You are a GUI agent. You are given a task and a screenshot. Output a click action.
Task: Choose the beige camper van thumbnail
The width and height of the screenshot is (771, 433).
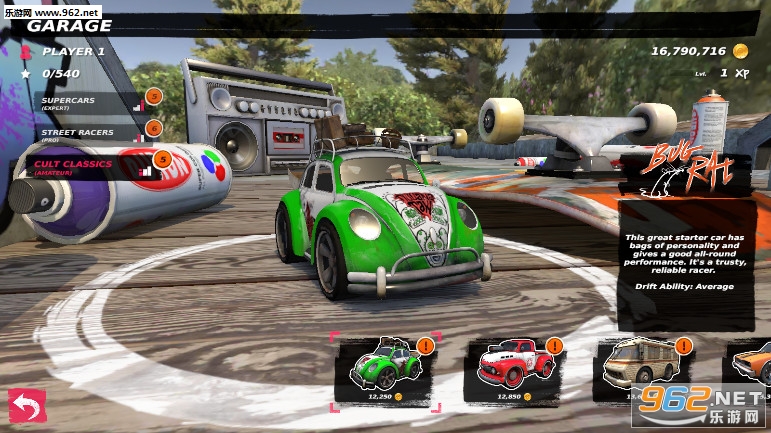point(638,371)
